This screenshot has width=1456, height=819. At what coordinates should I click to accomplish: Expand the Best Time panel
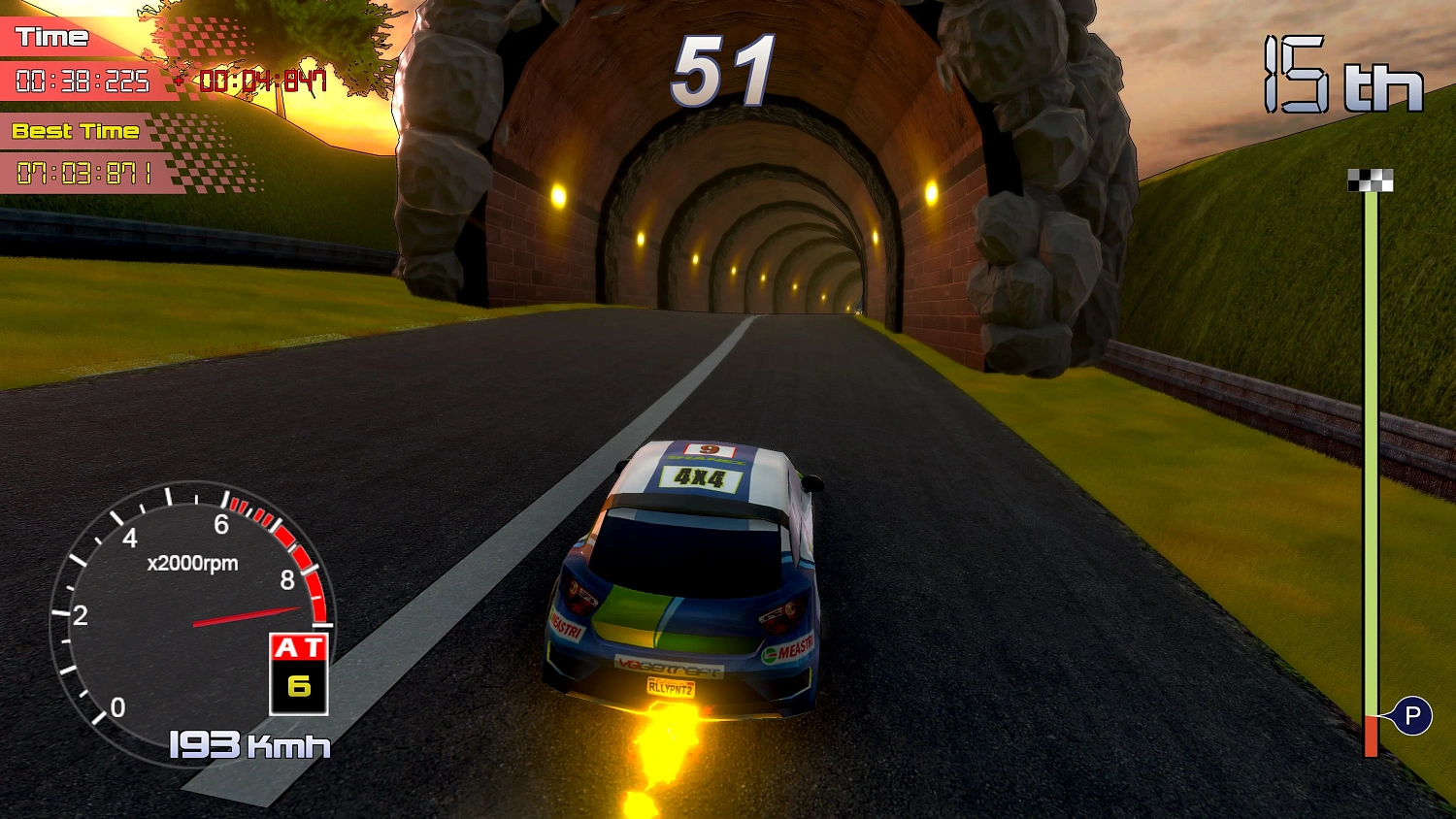[x=78, y=131]
